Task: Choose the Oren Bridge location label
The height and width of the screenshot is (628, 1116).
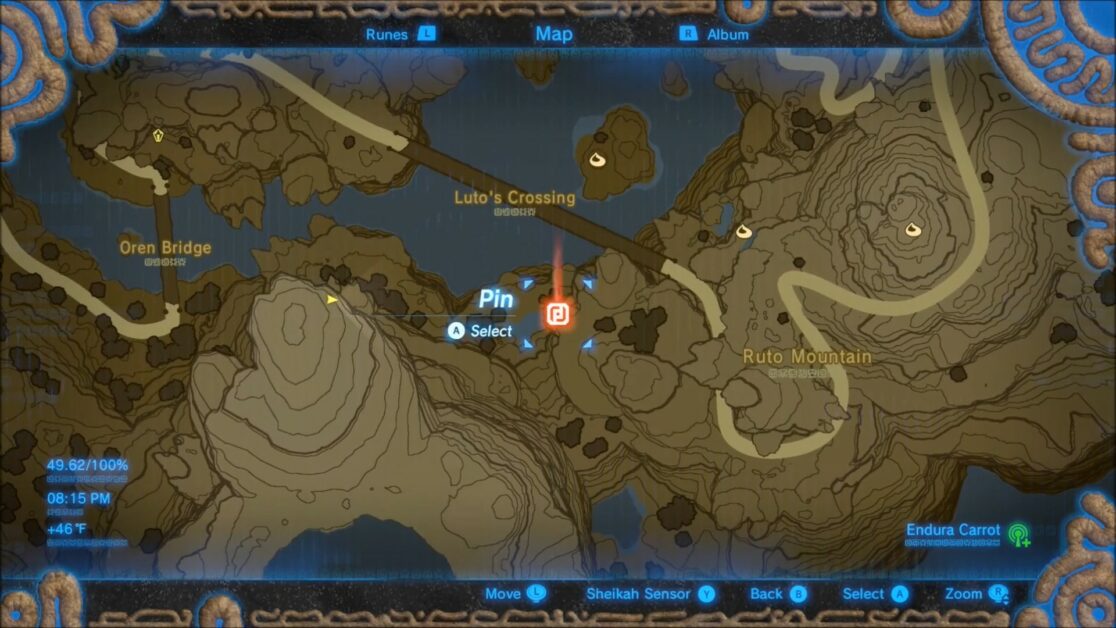Action: (165, 248)
